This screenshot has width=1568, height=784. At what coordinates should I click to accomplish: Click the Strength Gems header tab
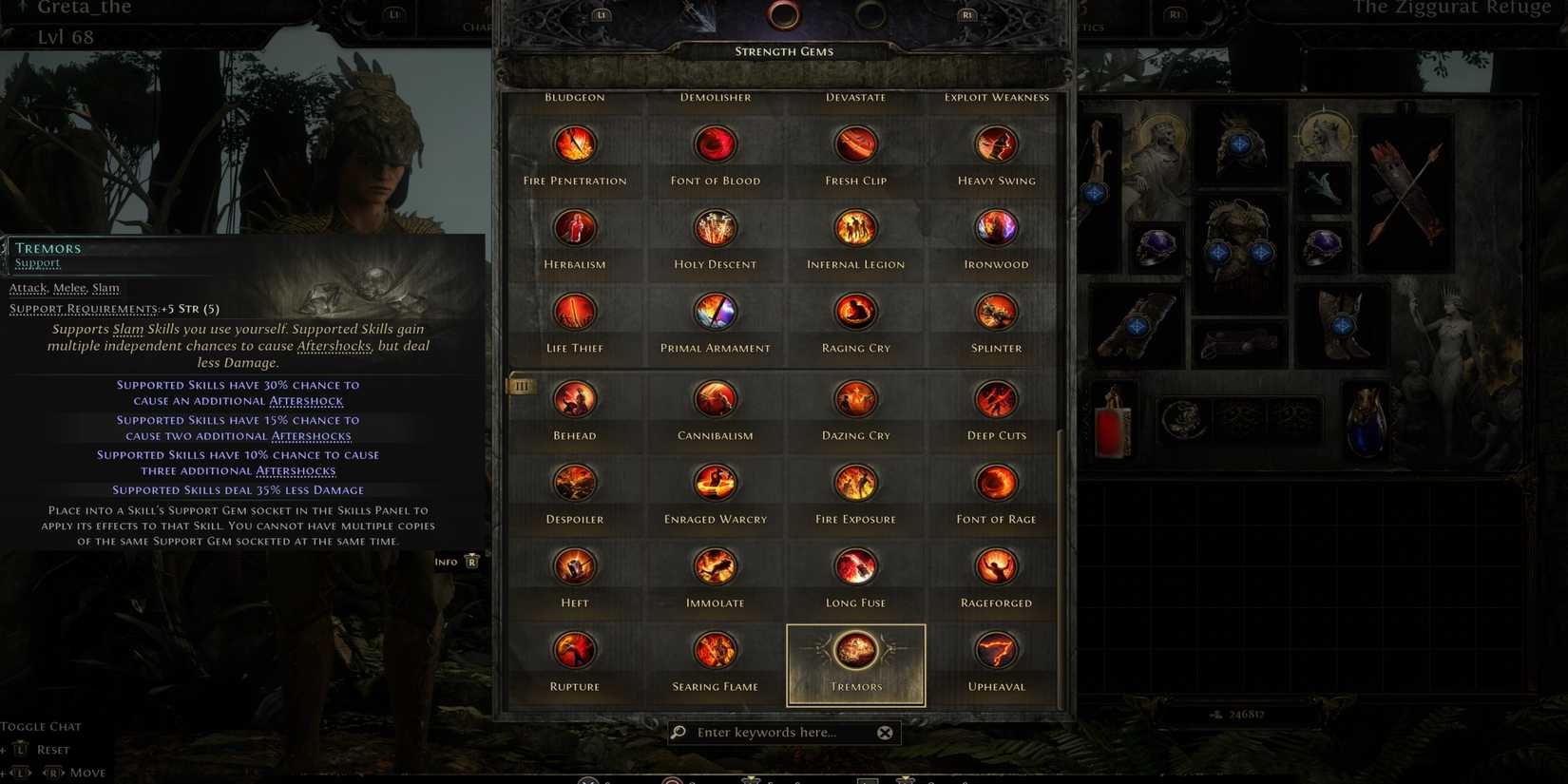click(783, 50)
